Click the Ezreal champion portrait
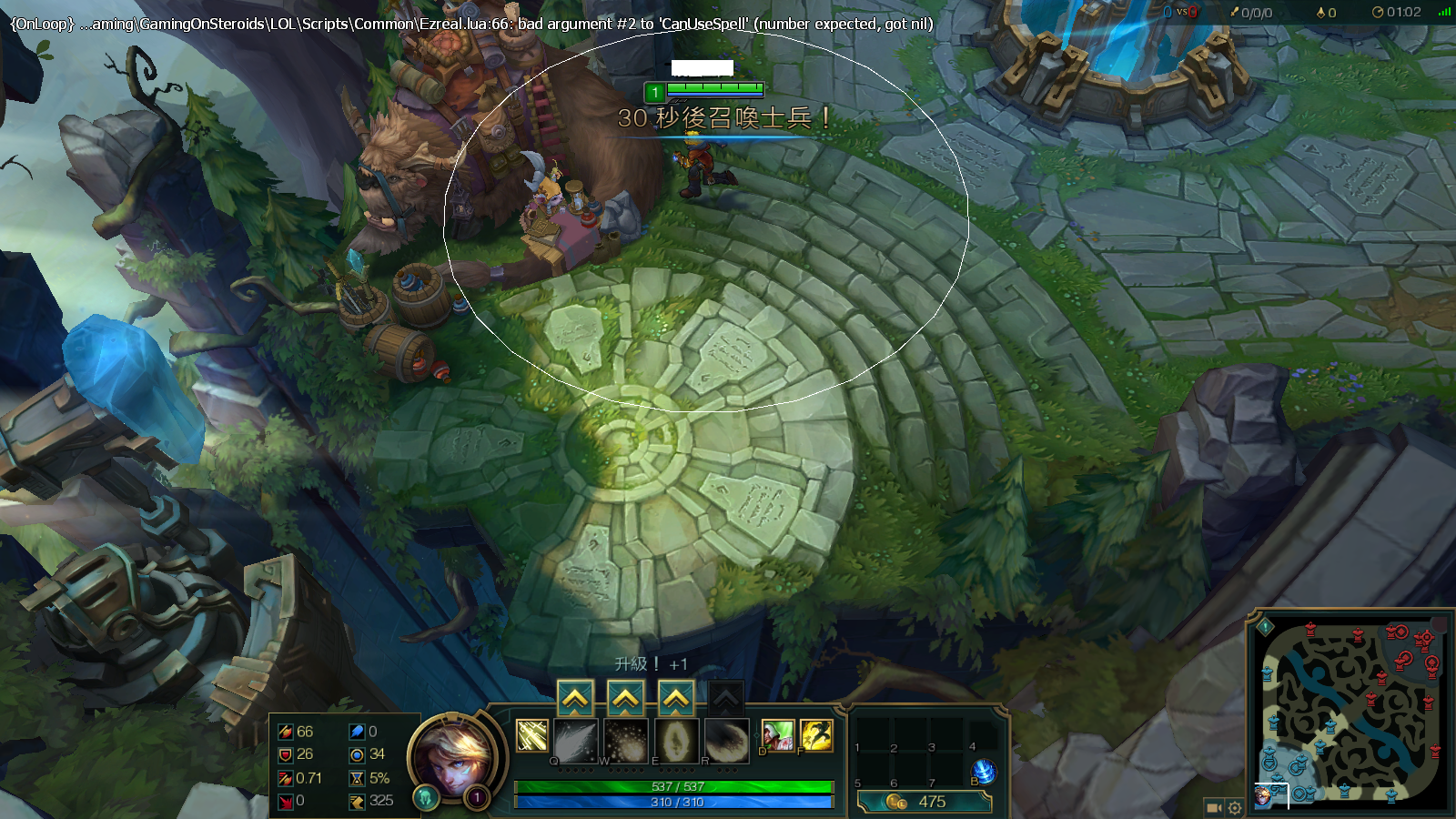 pyautogui.click(x=453, y=757)
